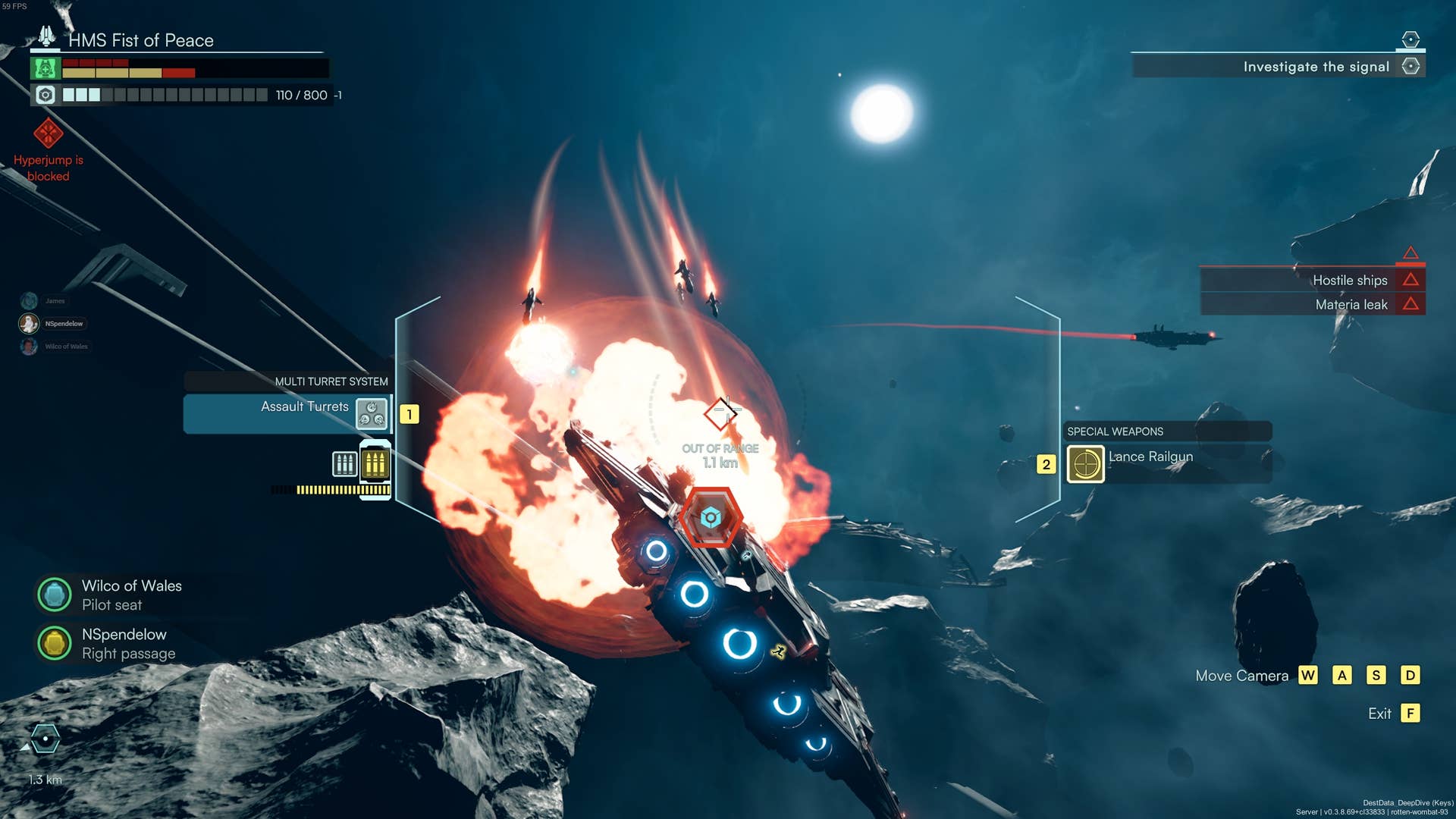Select crew member Wilco of Wales, Pilot seat
Image resolution: width=1456 pixels, height=819 pixels.
click(x=55, y=595)
